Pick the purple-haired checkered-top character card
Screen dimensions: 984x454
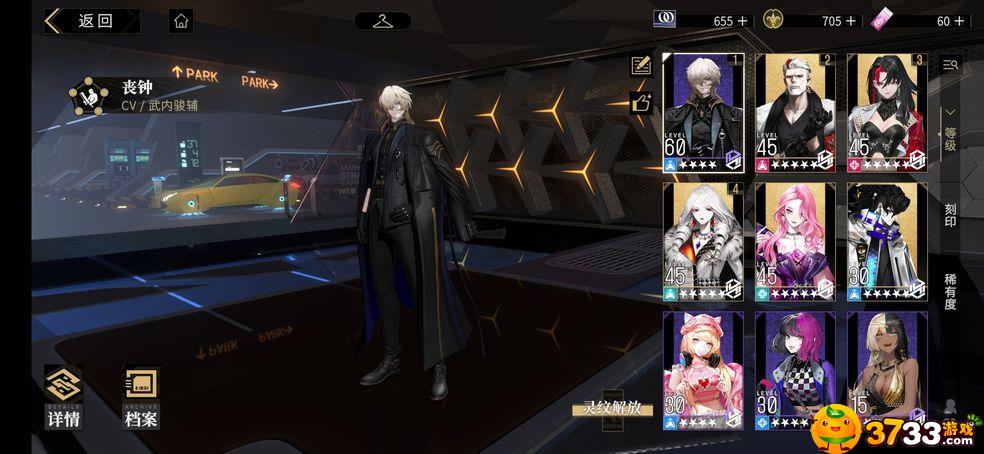[795, 370]
